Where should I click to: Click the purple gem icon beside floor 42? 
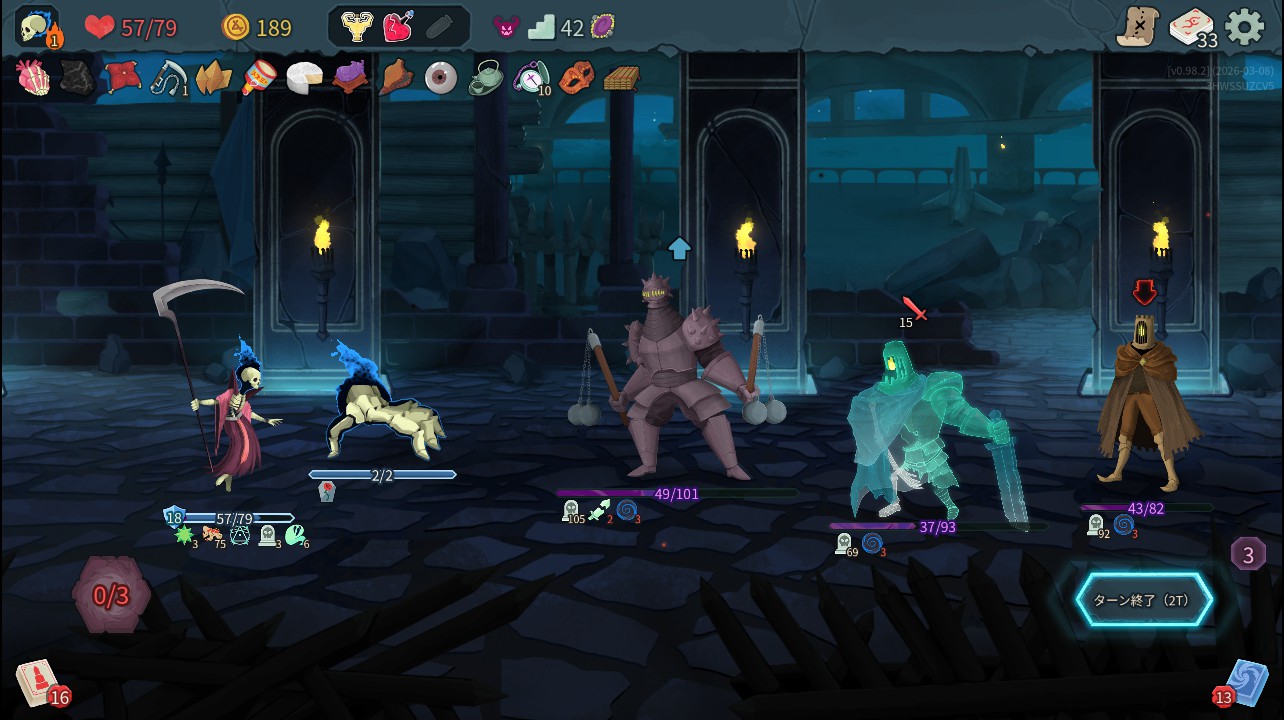pos(602,27)
